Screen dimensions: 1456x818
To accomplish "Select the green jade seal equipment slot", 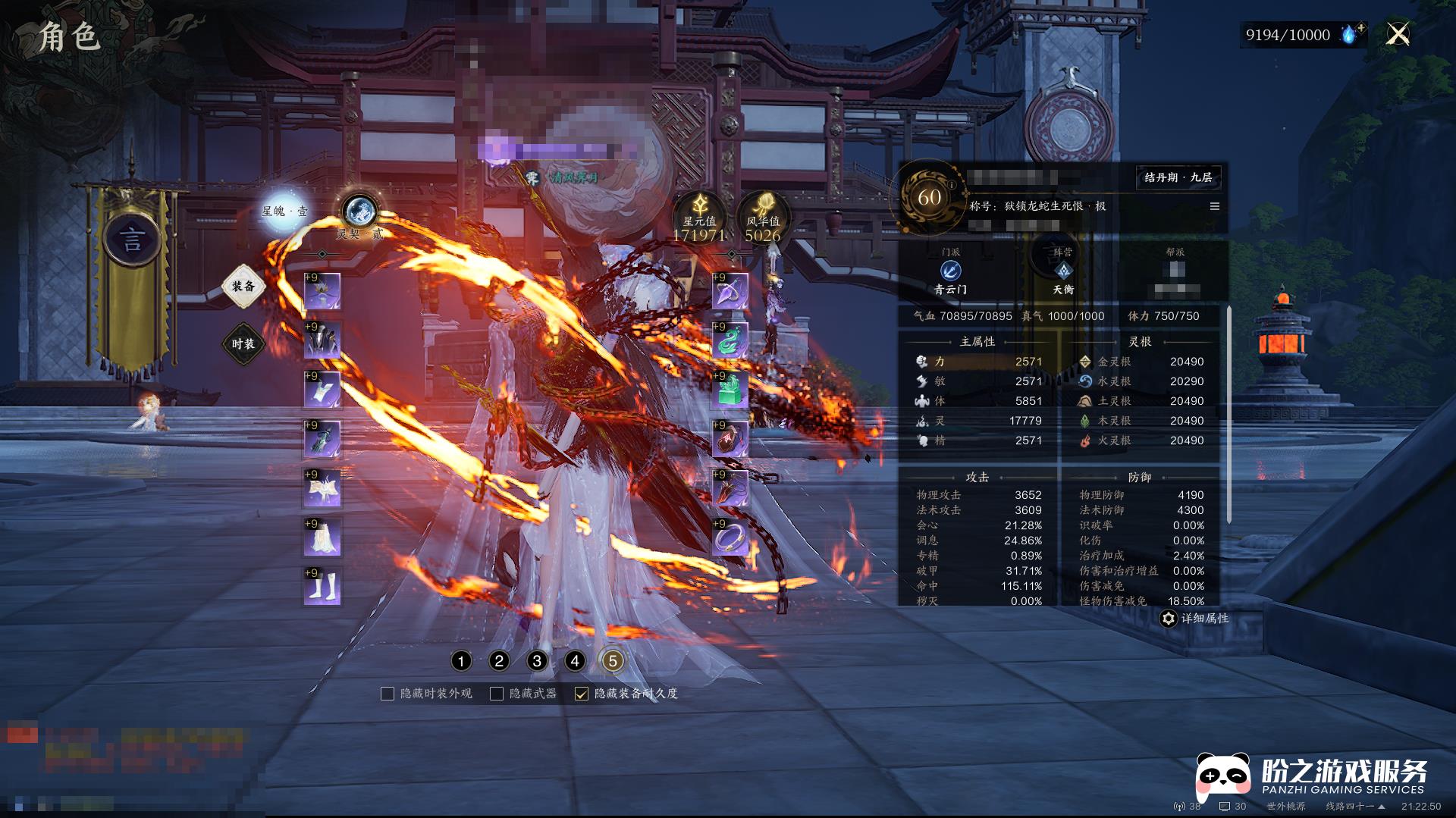I will click(730, 390).
